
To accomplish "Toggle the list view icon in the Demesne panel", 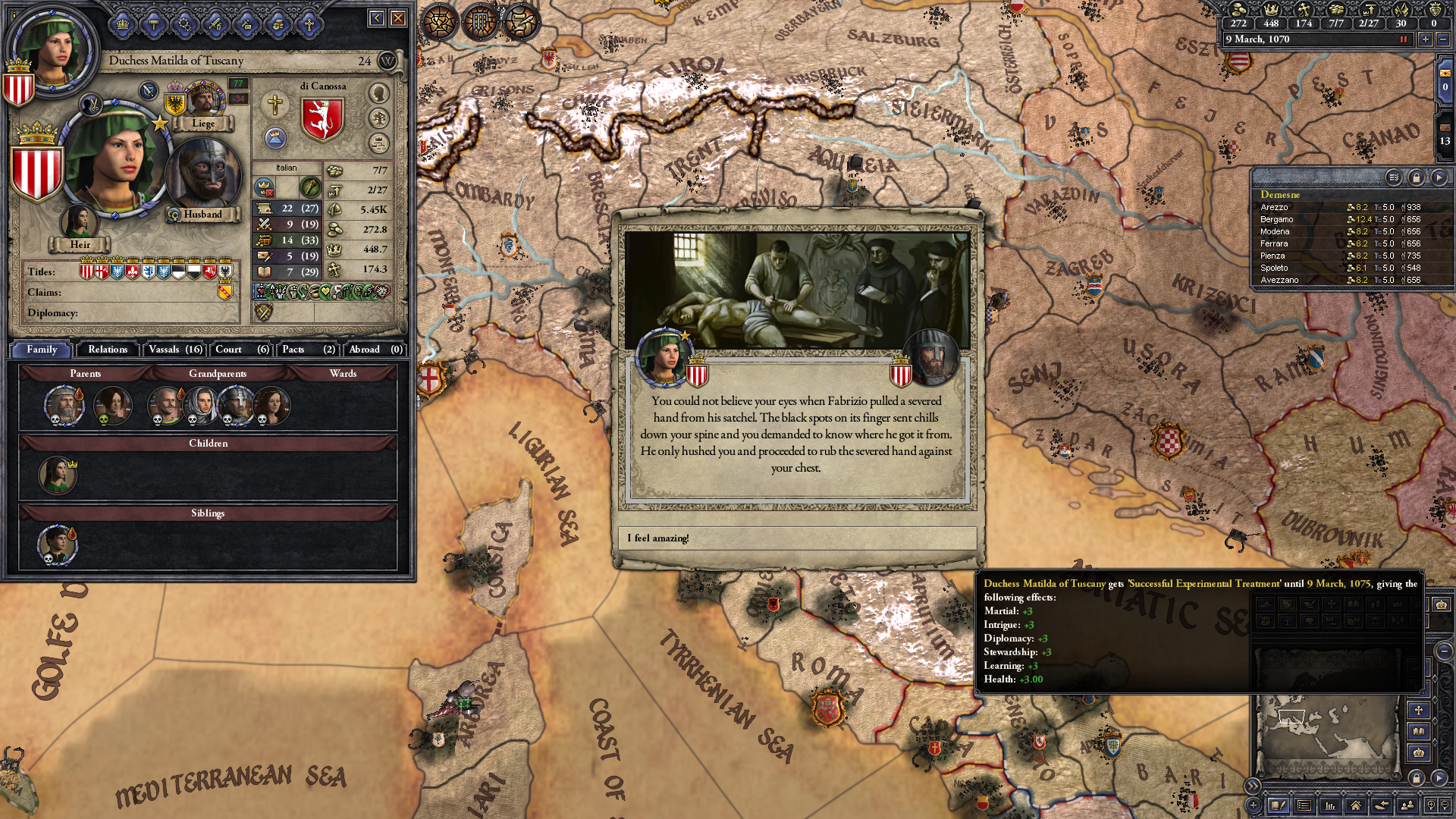I will coord(1393,177).
